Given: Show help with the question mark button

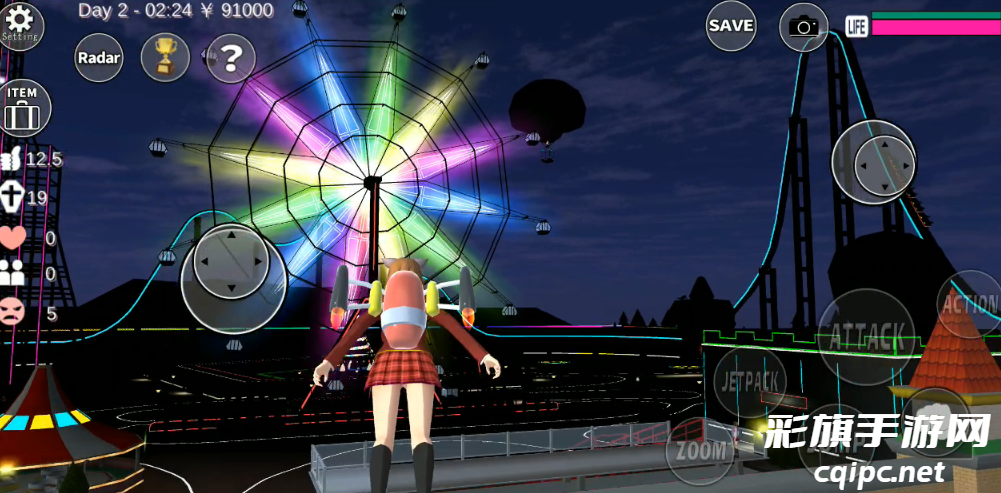Looking at the screenshot, I should [231, 58].
